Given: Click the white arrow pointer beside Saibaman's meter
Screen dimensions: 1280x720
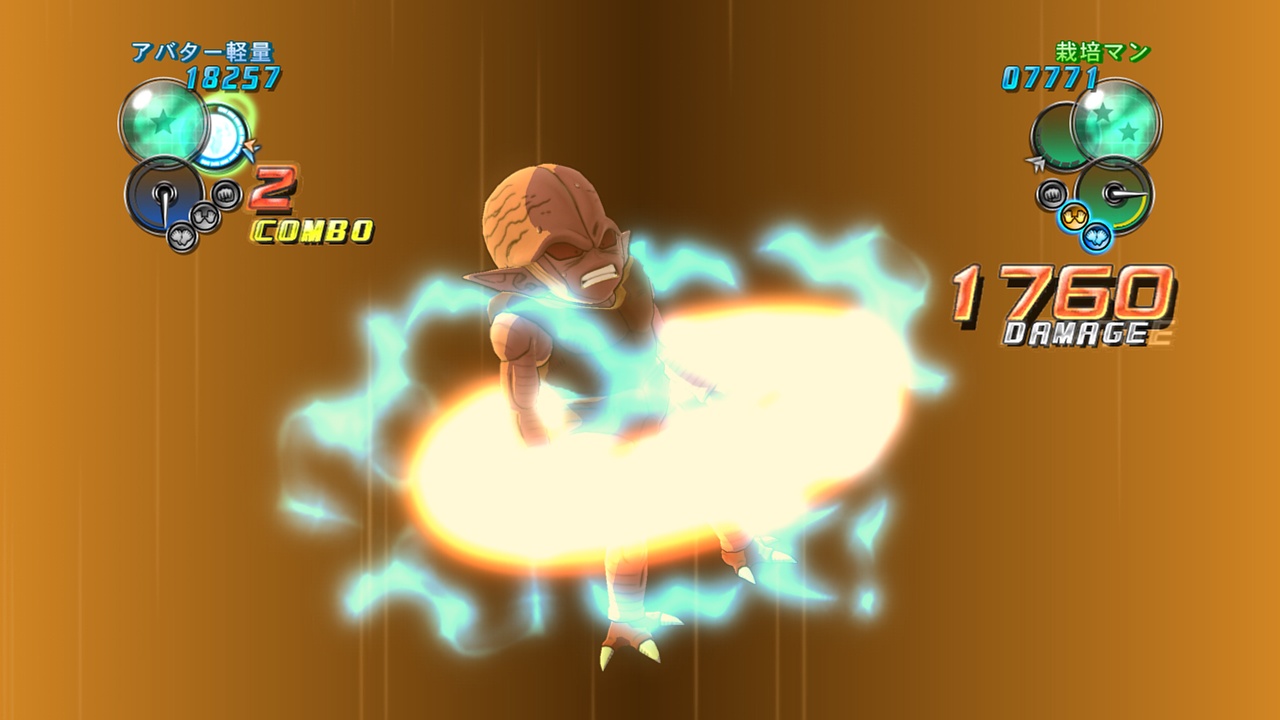Looking at the screenshot, I should [x=1035, y=163].
